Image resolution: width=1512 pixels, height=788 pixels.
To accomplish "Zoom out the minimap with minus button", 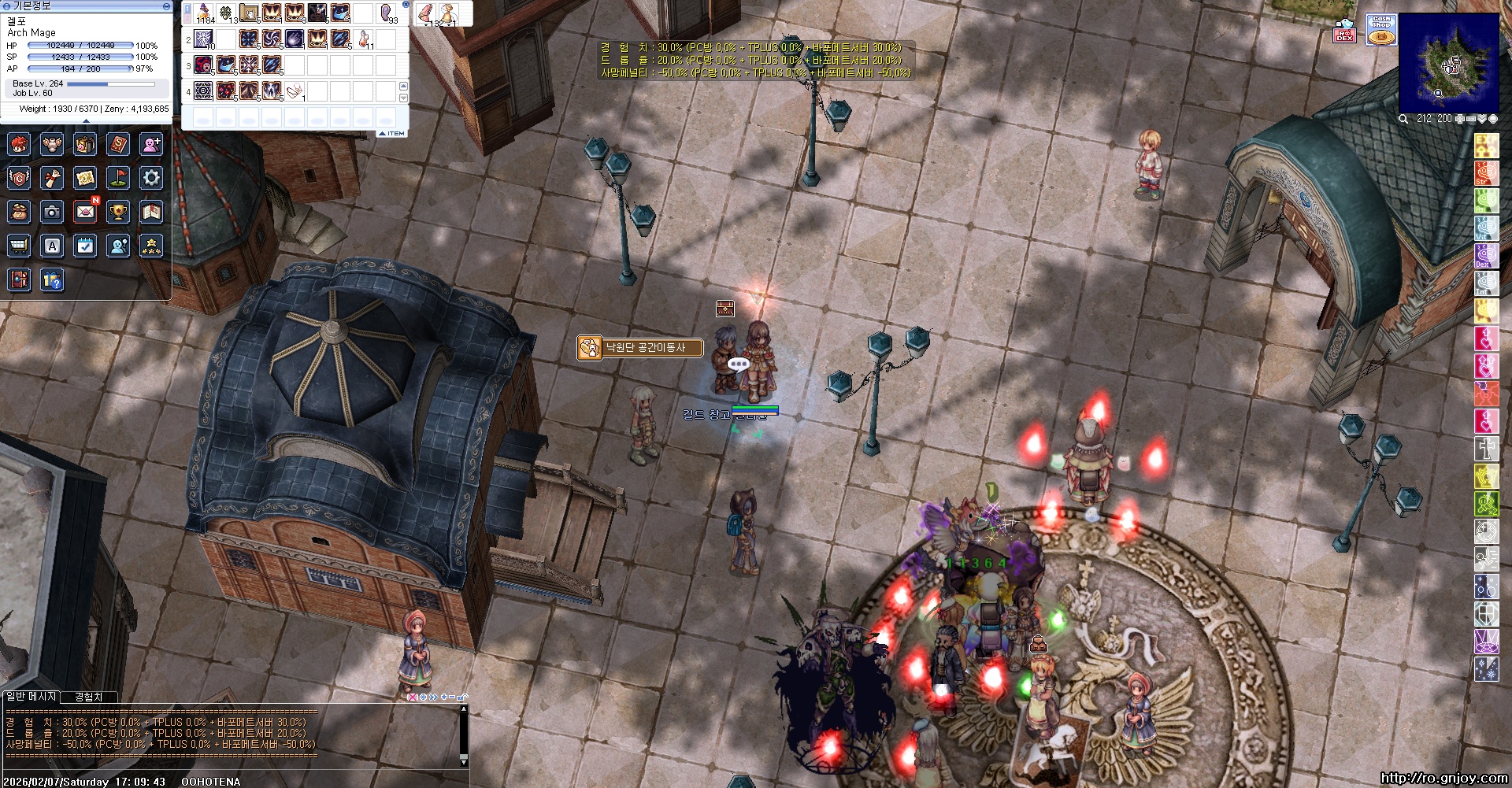I will (1471, 119).
